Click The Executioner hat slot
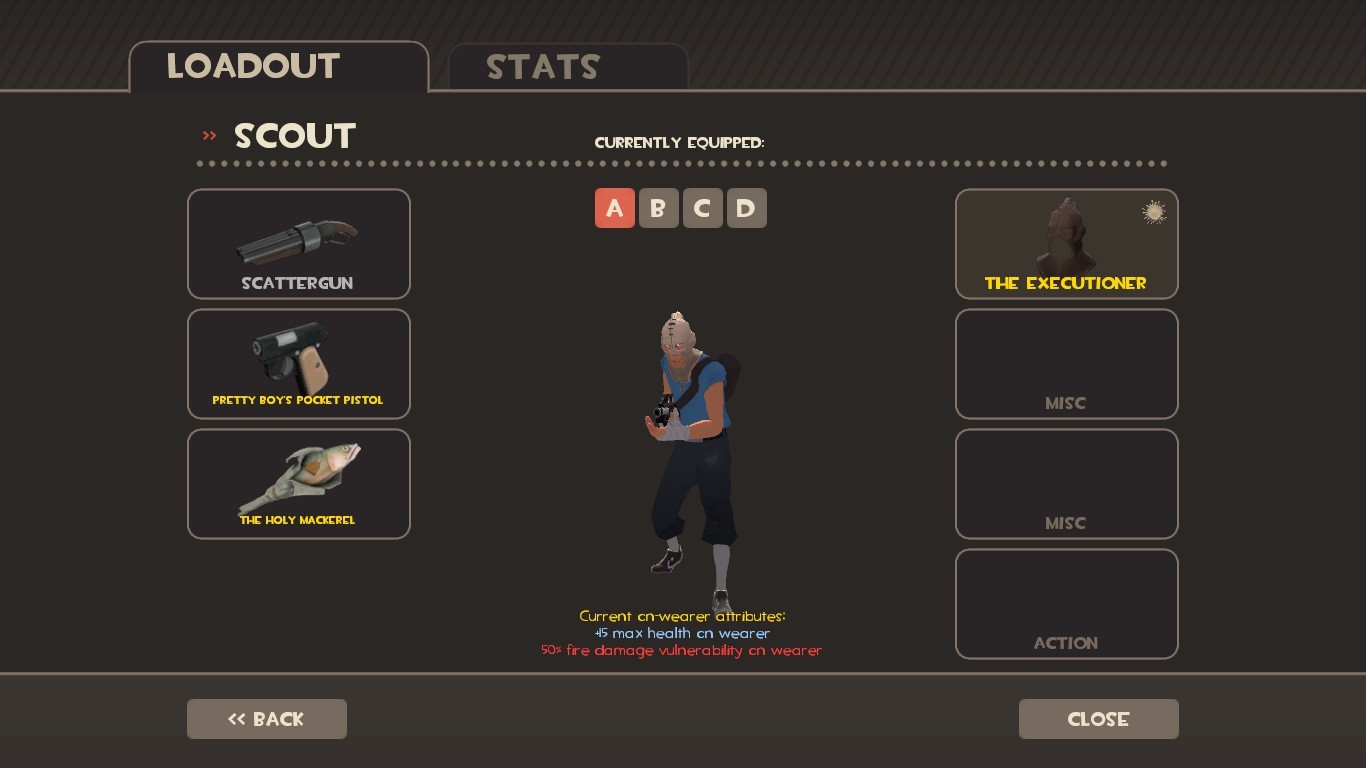Screen dimensions: 1366x768 (x=1066, y=243)
